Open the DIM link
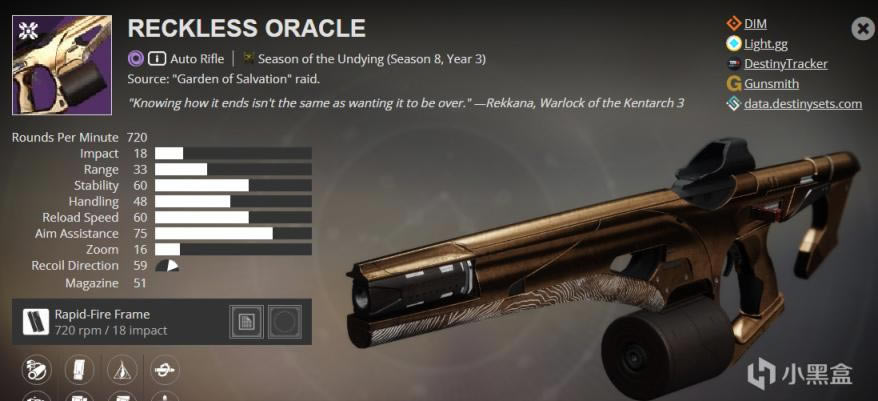Screen dimensions: 878x401 click(755, 23)
